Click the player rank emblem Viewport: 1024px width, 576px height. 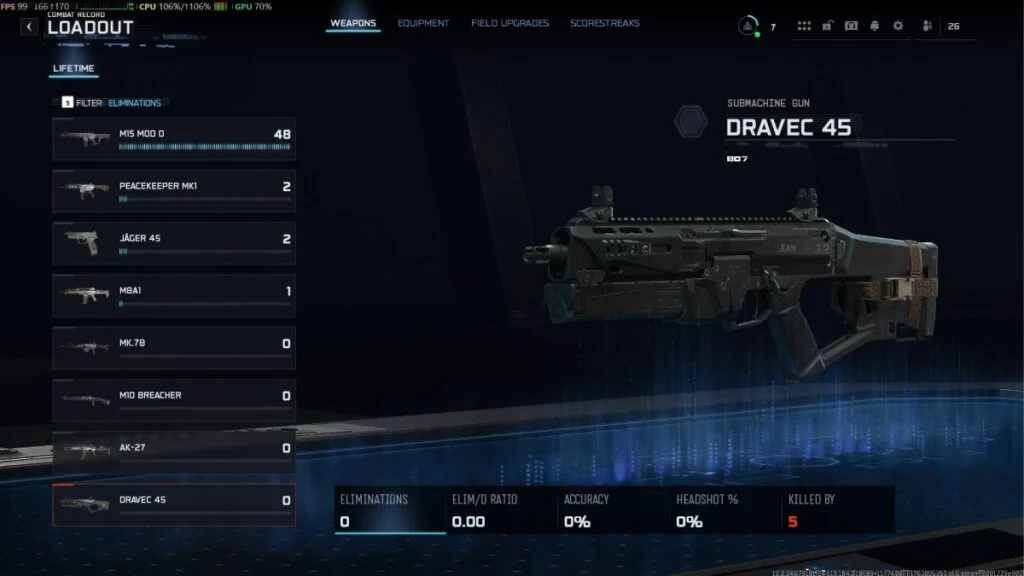tap(748, 26)
